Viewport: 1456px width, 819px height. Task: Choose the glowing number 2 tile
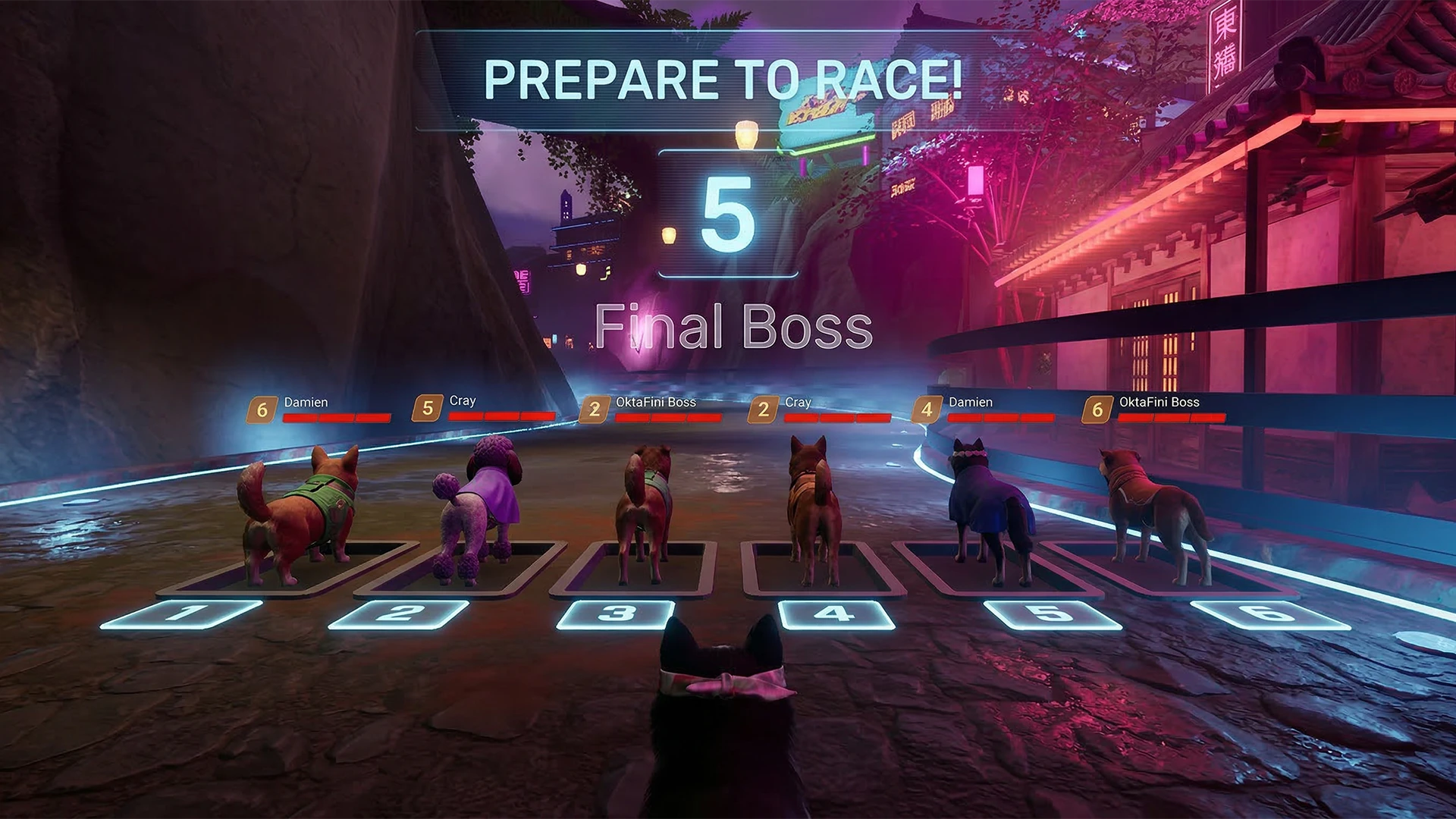point(400,613)
